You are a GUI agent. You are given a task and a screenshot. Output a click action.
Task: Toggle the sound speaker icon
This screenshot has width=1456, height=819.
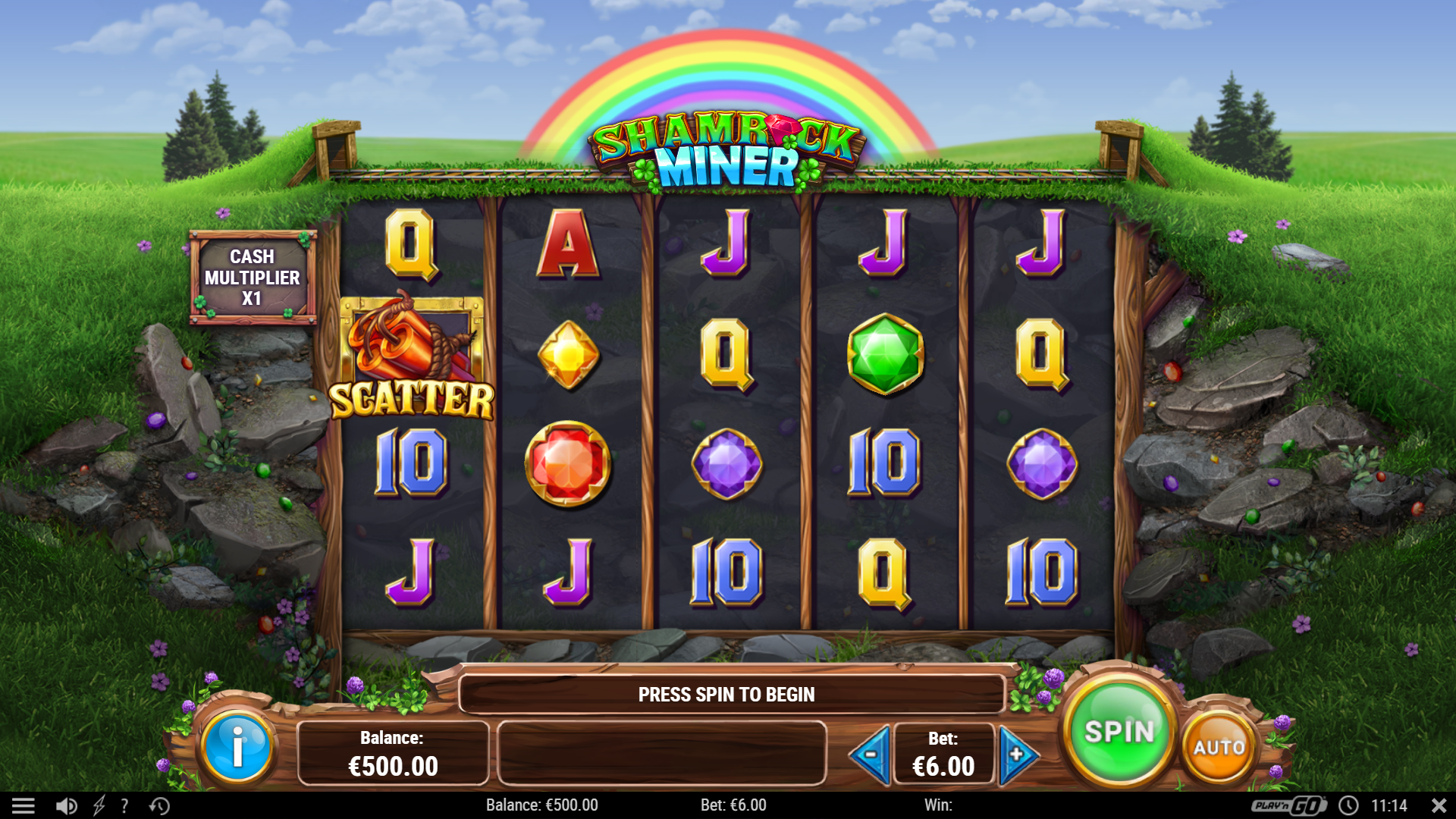point(67,805)
